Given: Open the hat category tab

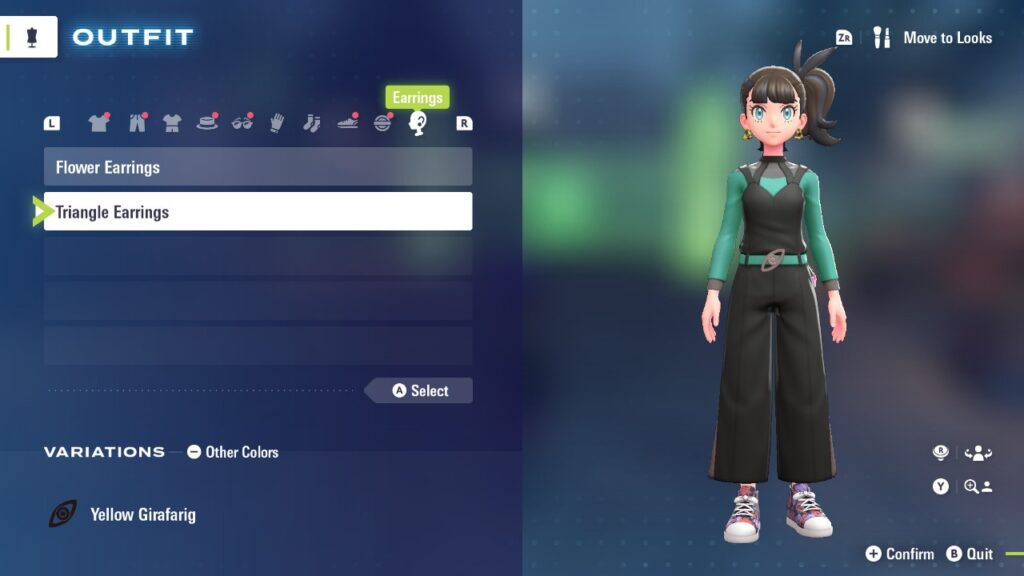Looking at the screenshot, I should [207, 123].
